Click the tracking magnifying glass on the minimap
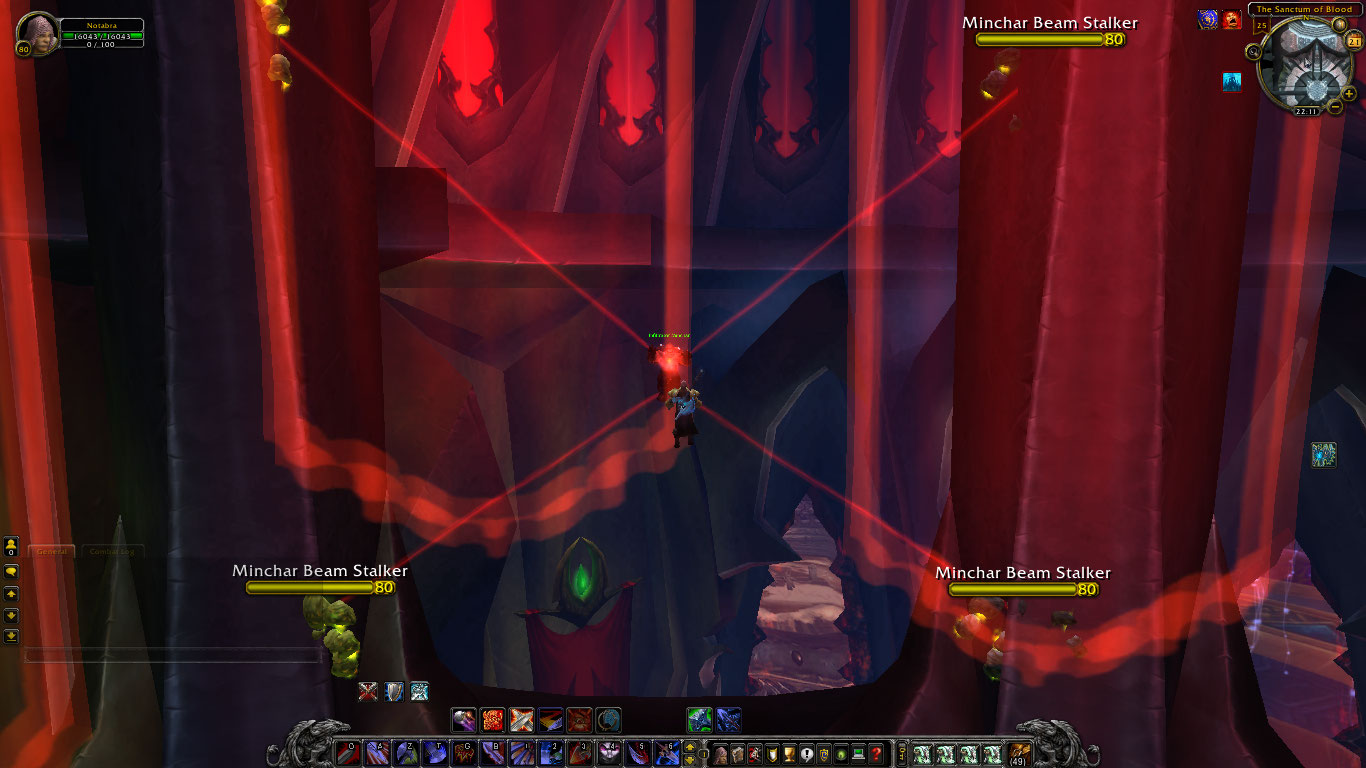 click(x=1253, y=52)
